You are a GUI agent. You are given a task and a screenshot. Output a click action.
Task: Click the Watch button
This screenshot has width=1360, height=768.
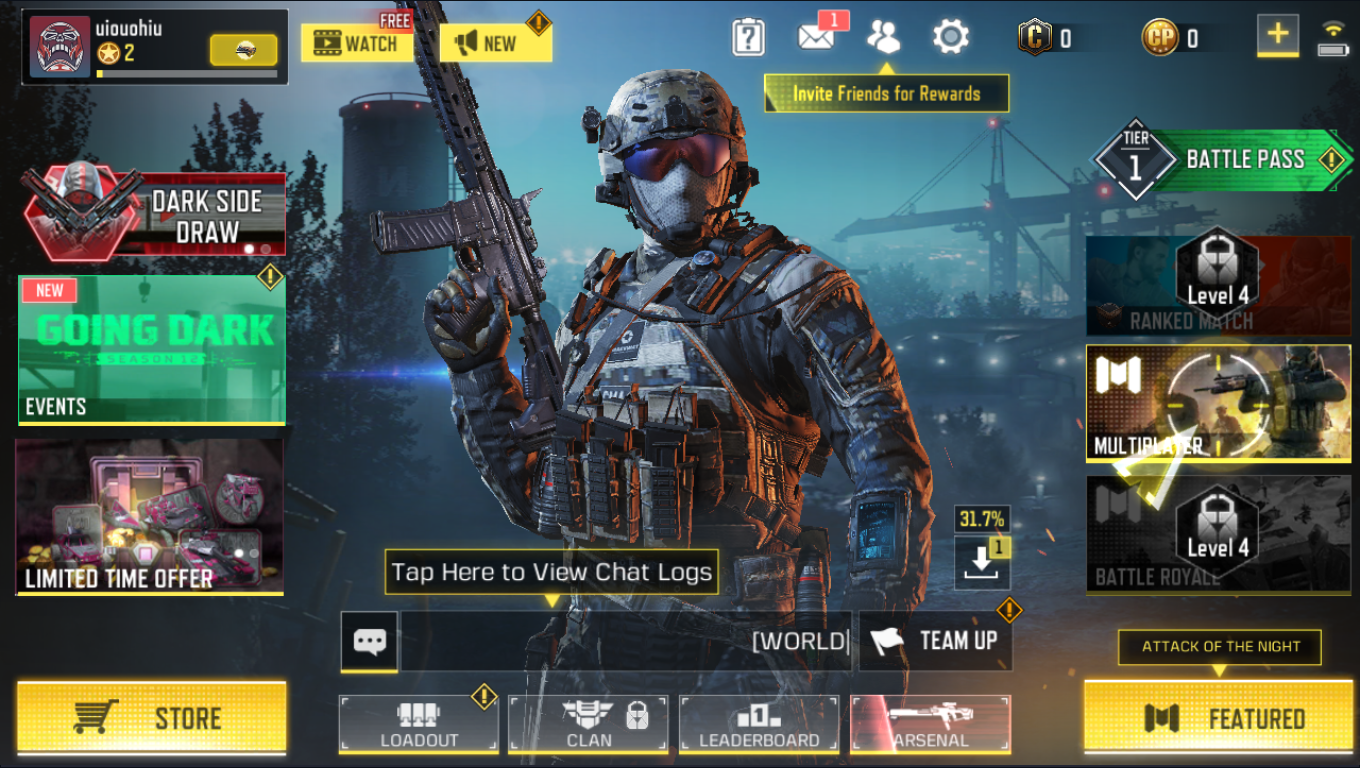[356, 43]
